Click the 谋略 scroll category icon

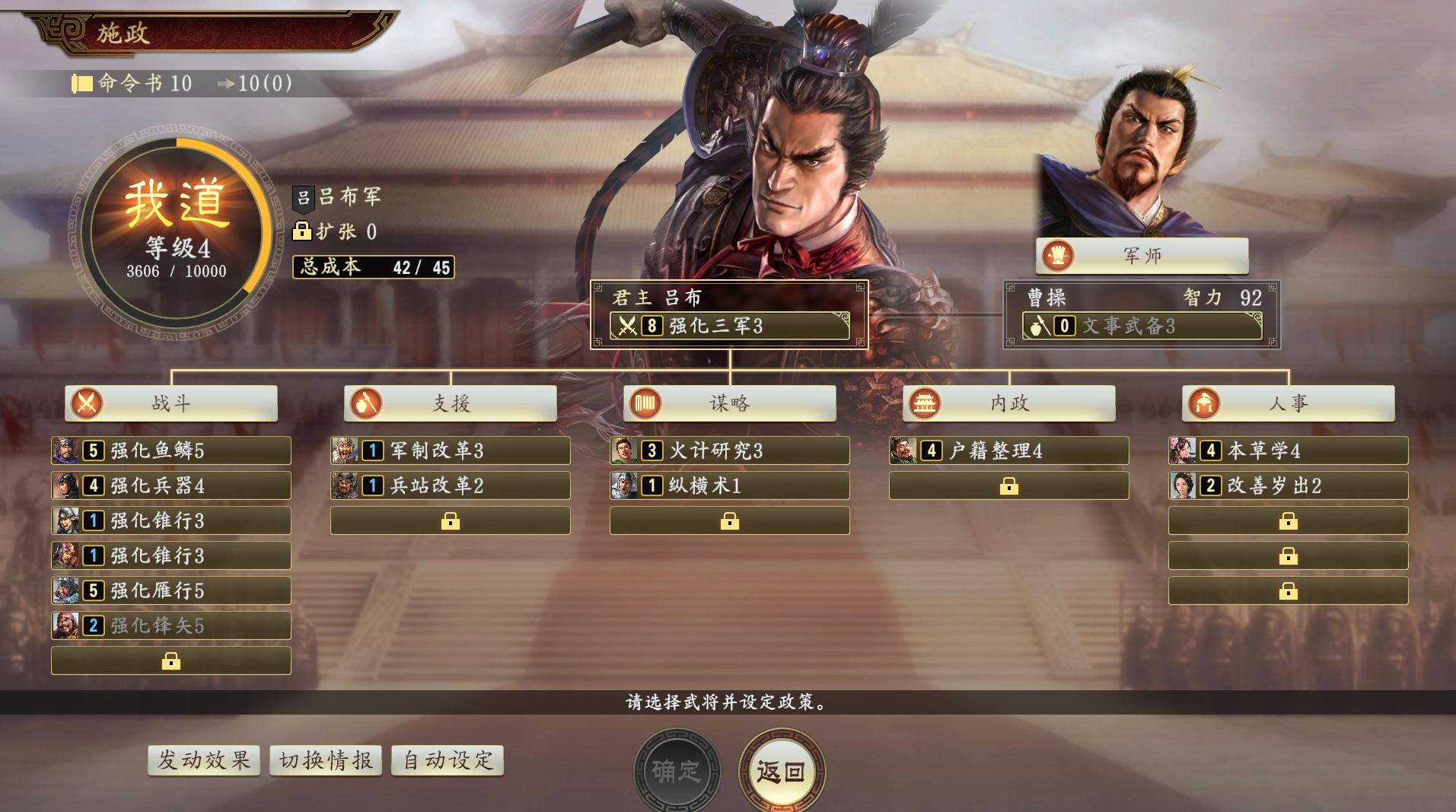point(645,403)
